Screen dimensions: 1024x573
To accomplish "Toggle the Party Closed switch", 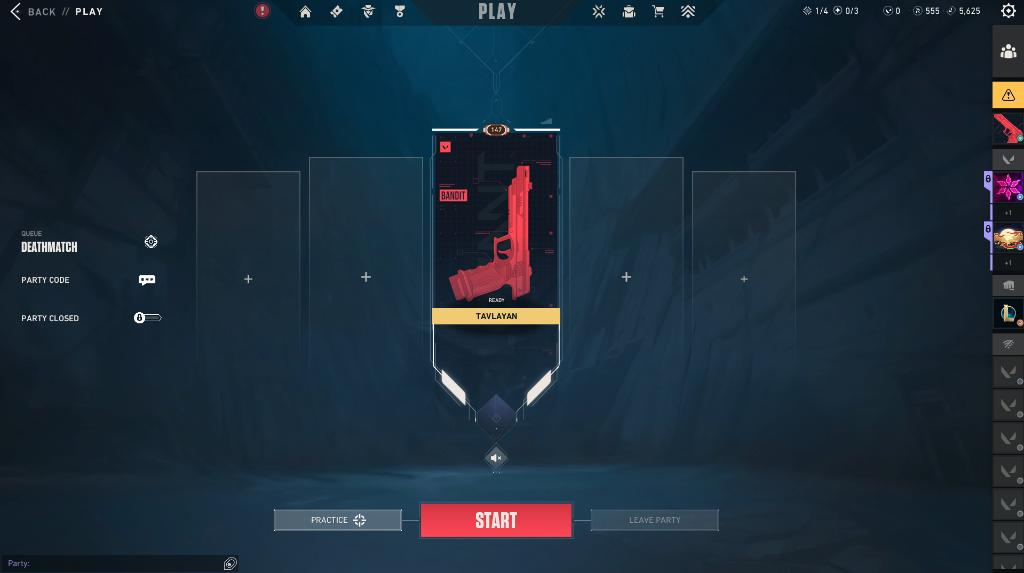I will tap(147, 318).
